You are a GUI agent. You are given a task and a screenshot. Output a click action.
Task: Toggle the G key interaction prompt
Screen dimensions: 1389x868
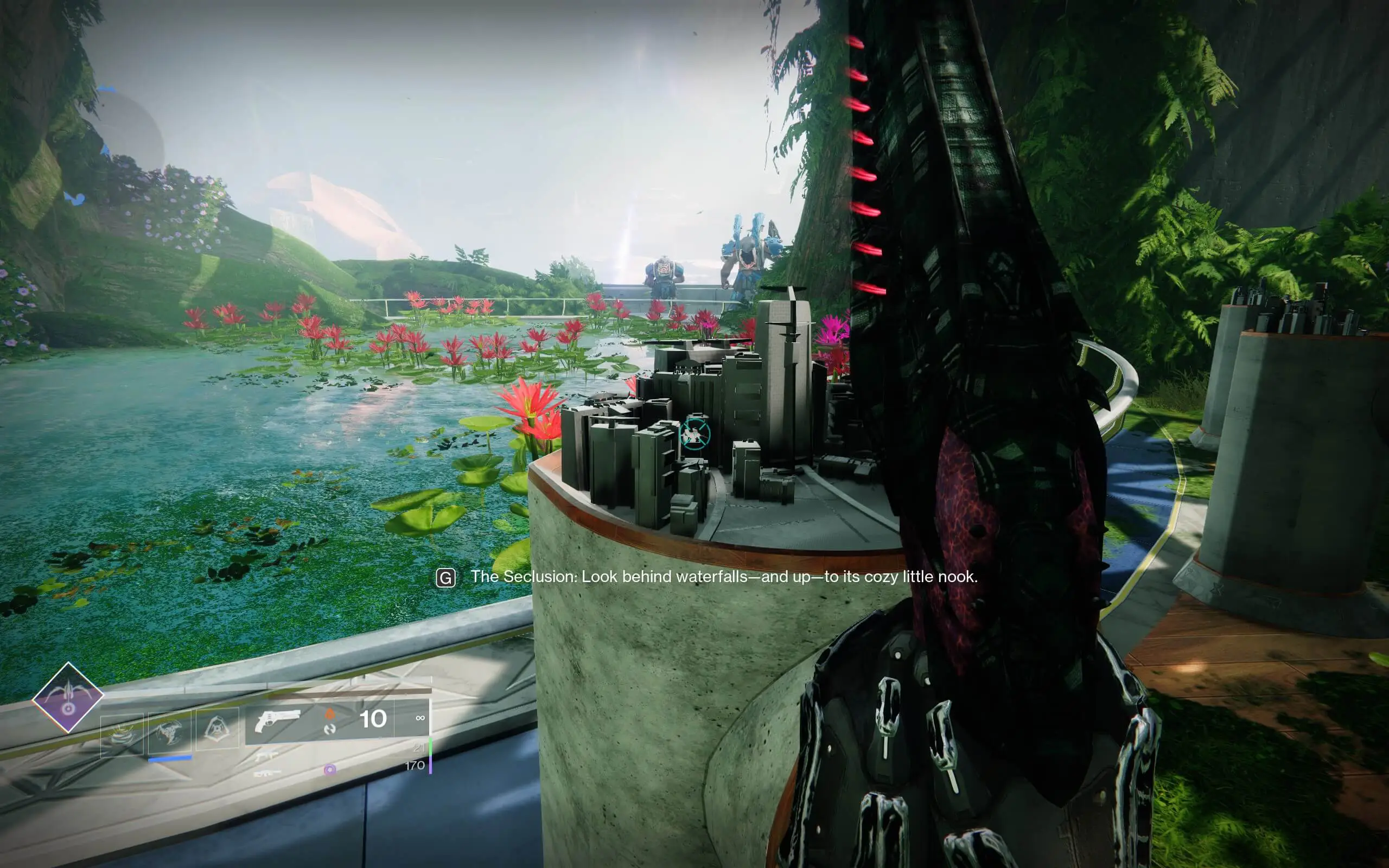pyautogui.click(x=445, y=578)
